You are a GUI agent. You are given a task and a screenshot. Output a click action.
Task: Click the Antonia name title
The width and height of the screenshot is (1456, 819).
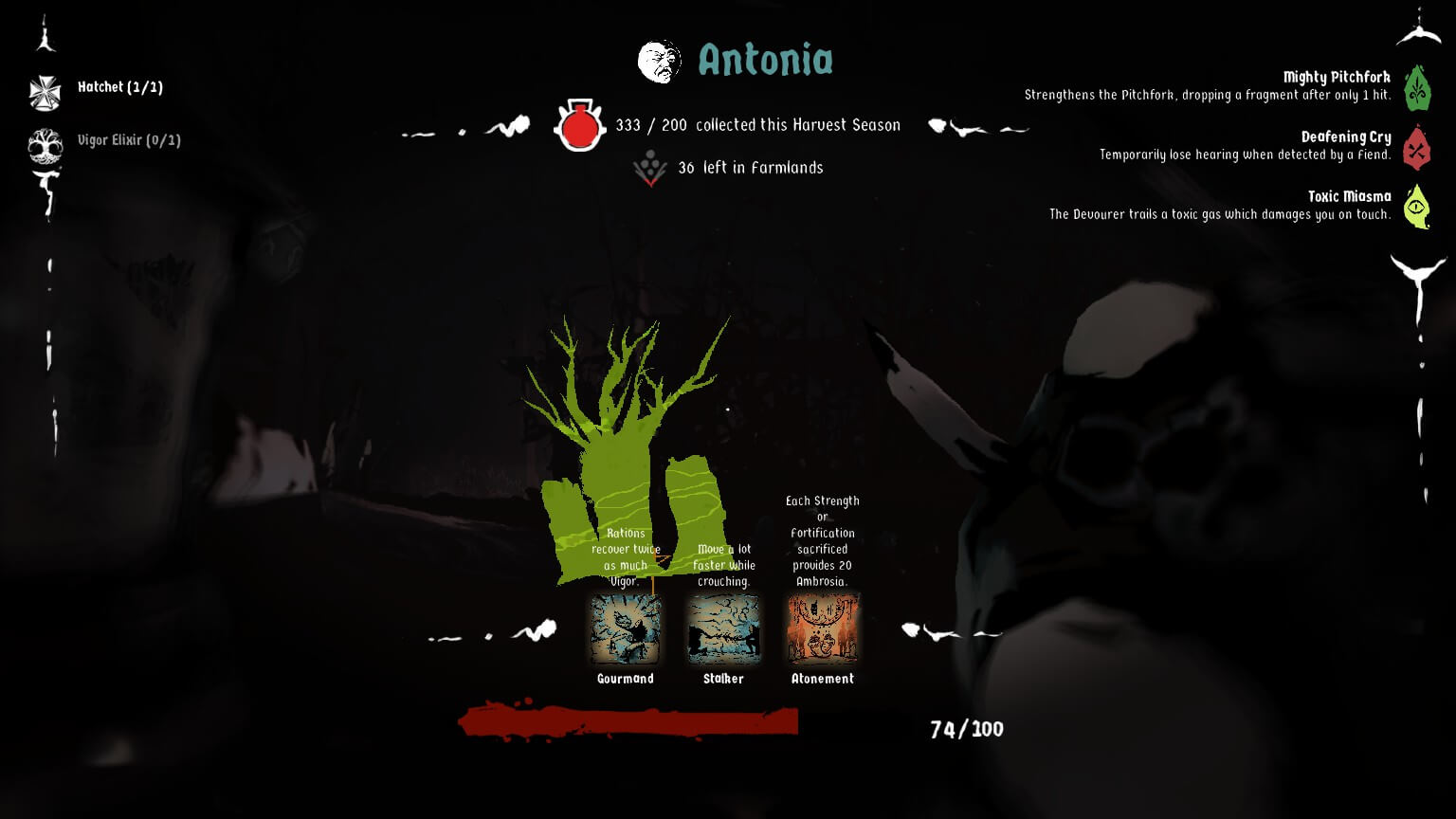click(x=766, y=61)
